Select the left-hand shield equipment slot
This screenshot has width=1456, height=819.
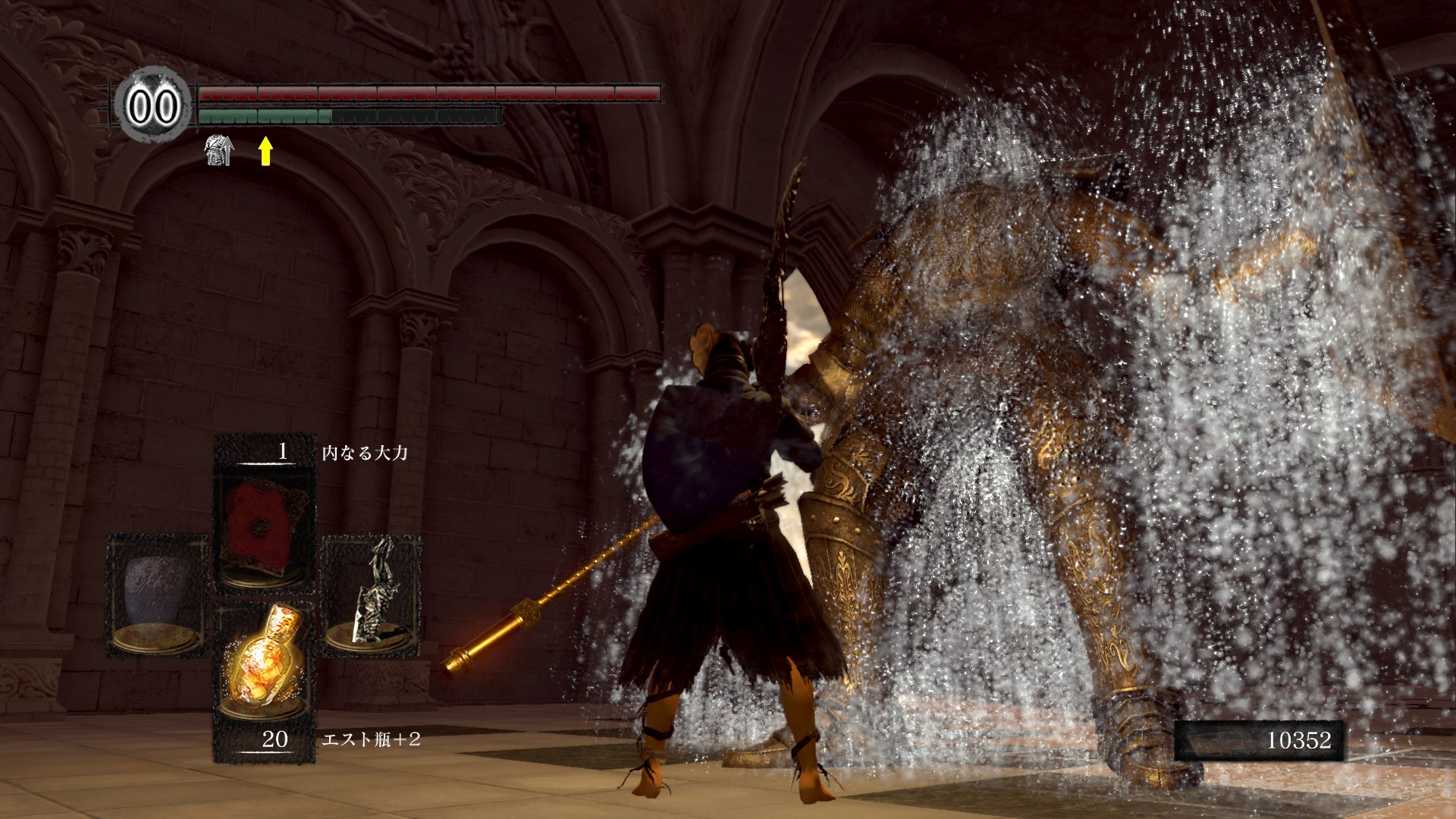[157, 595]
